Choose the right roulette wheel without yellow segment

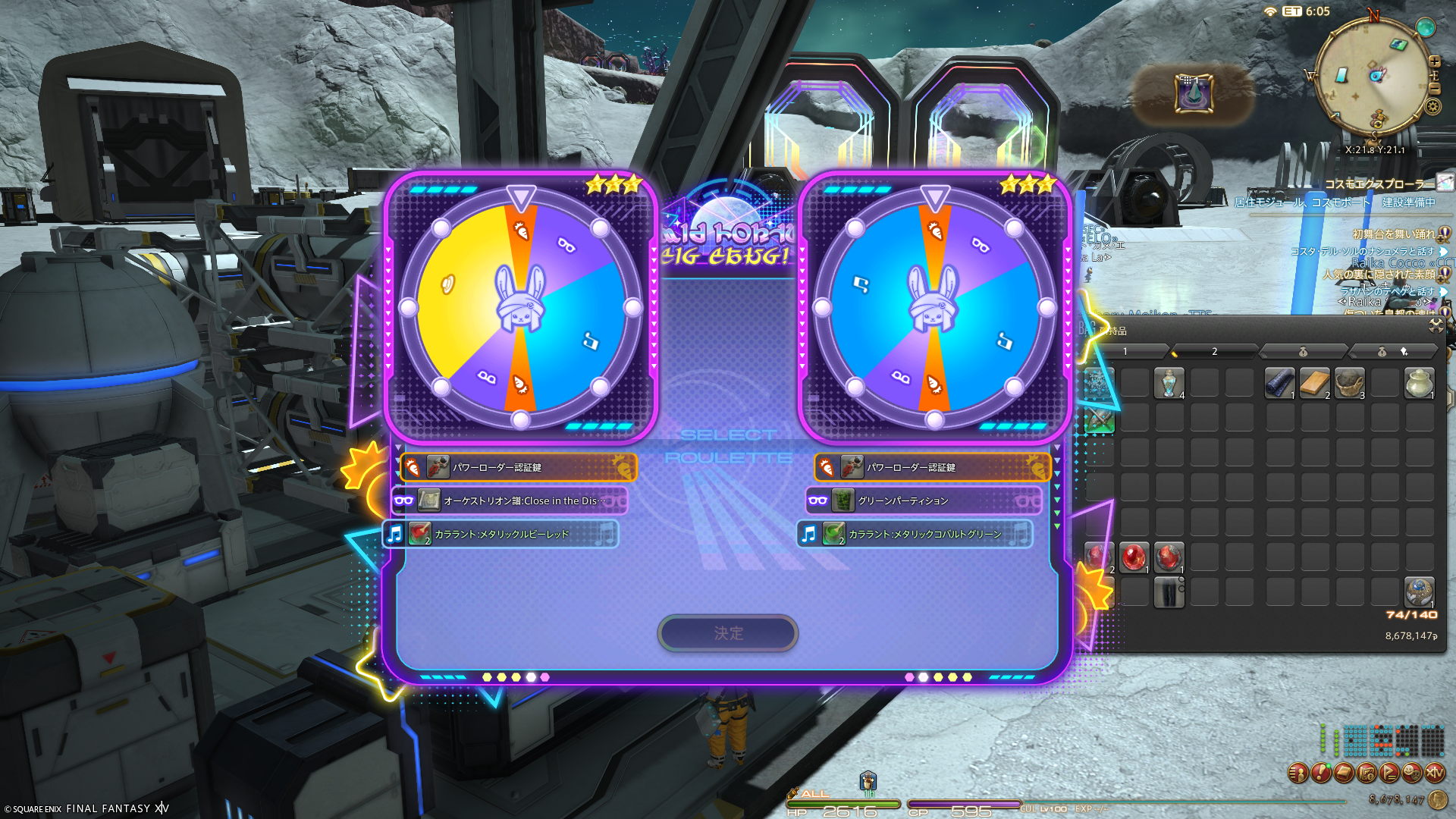click(x=934, y=307)
